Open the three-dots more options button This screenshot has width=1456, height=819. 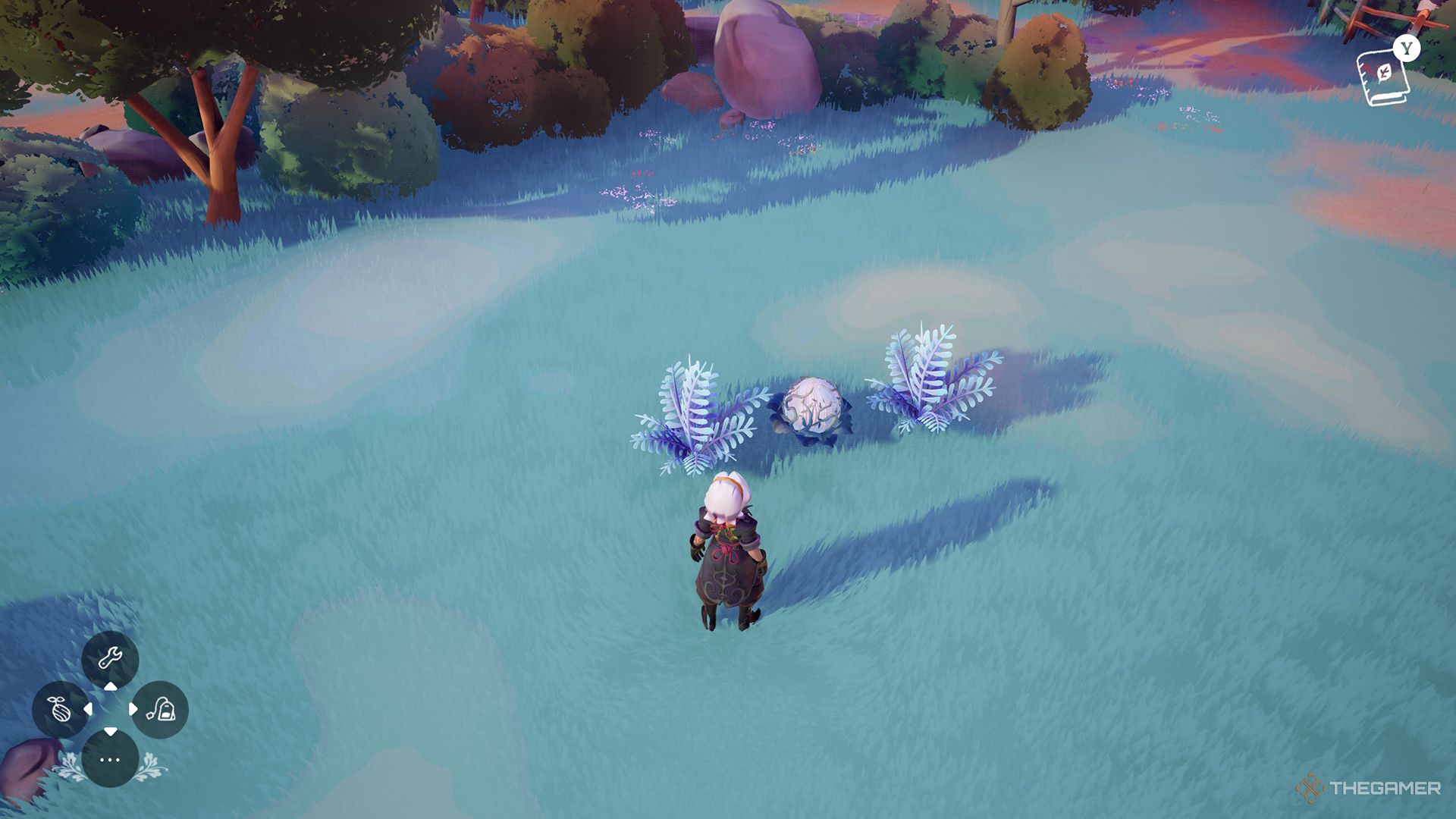[x=110, y=759]
